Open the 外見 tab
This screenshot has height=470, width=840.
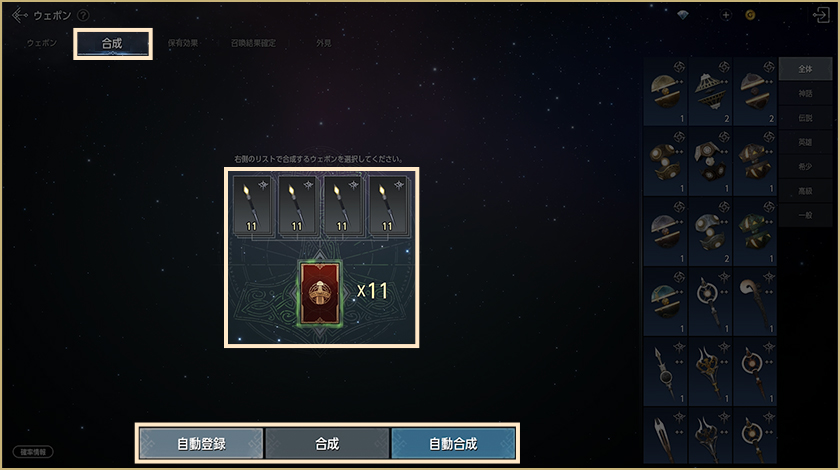click(x=323, y=44)
